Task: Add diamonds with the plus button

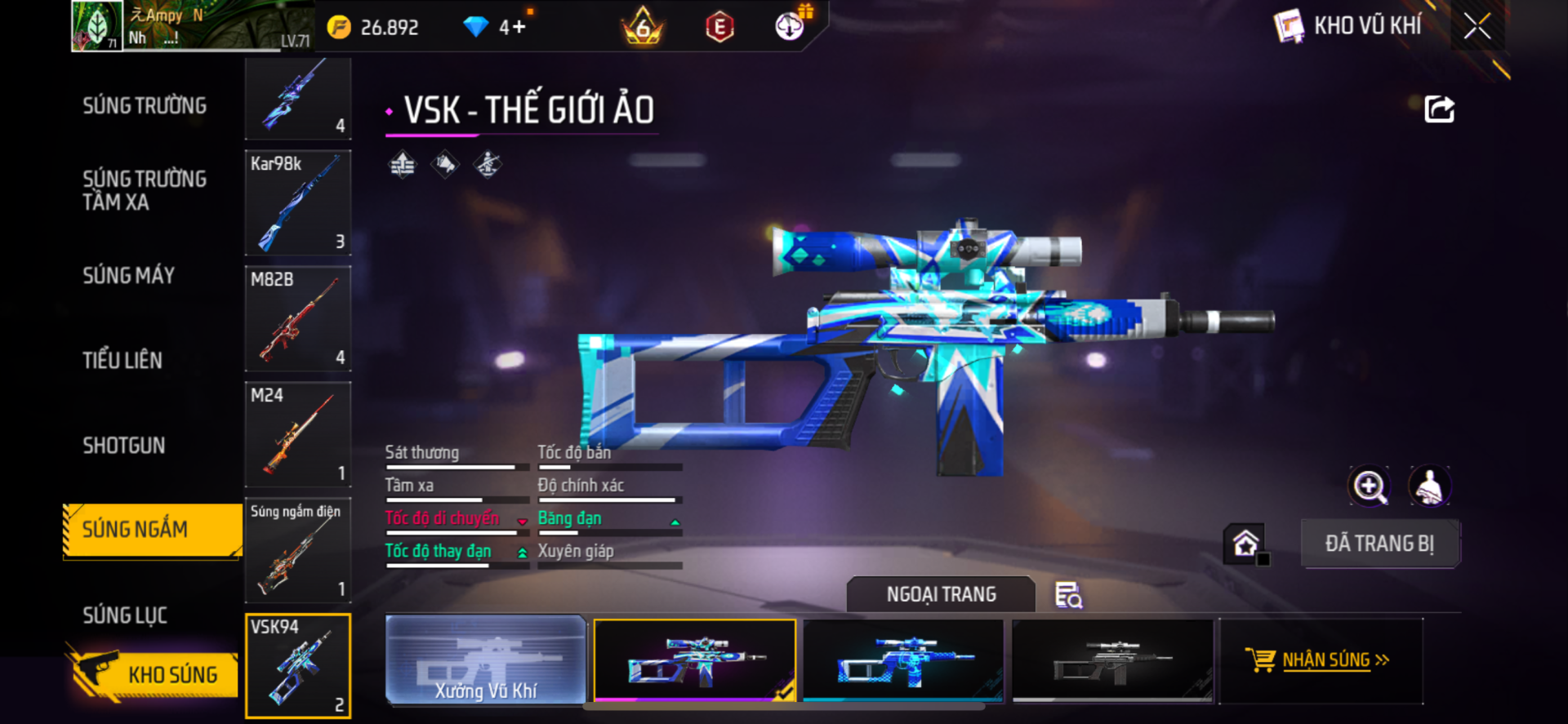Action: click(517, 28)
